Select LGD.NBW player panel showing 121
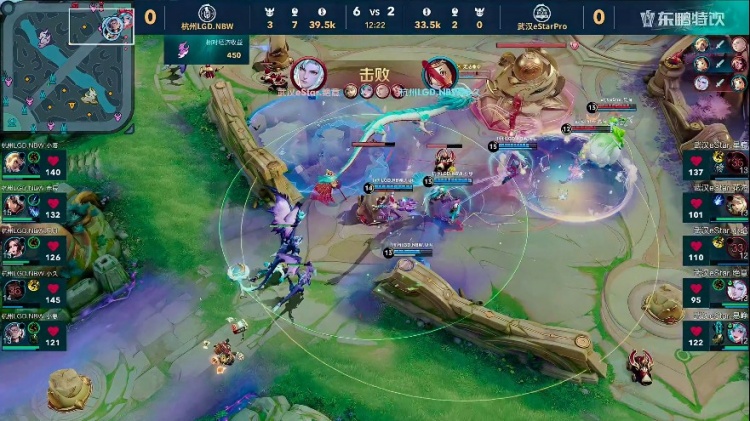The image size is (750, 421). (32, 335)
